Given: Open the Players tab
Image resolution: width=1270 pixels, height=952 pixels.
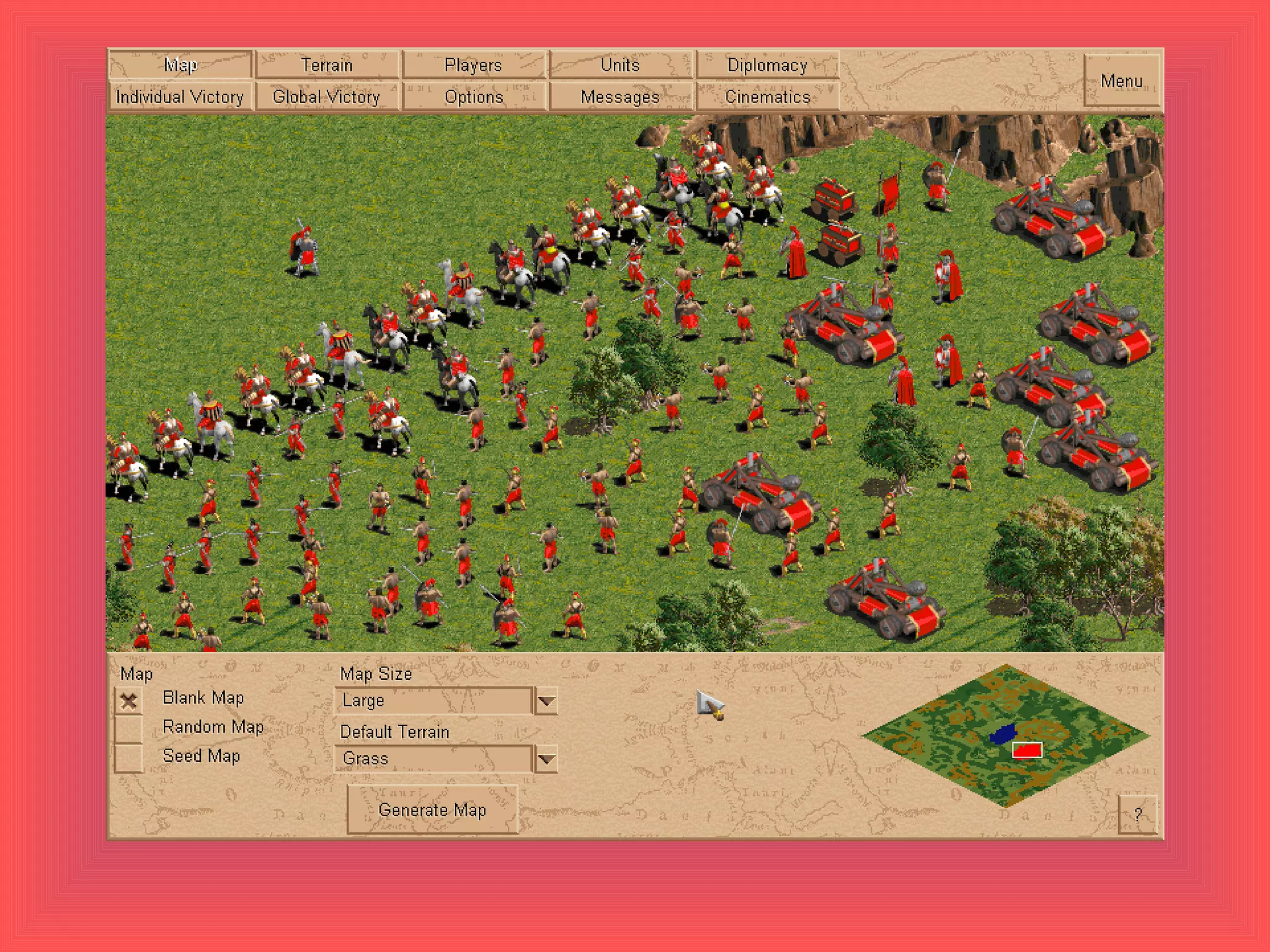Looking at the screenshot, I should point(474,65).
